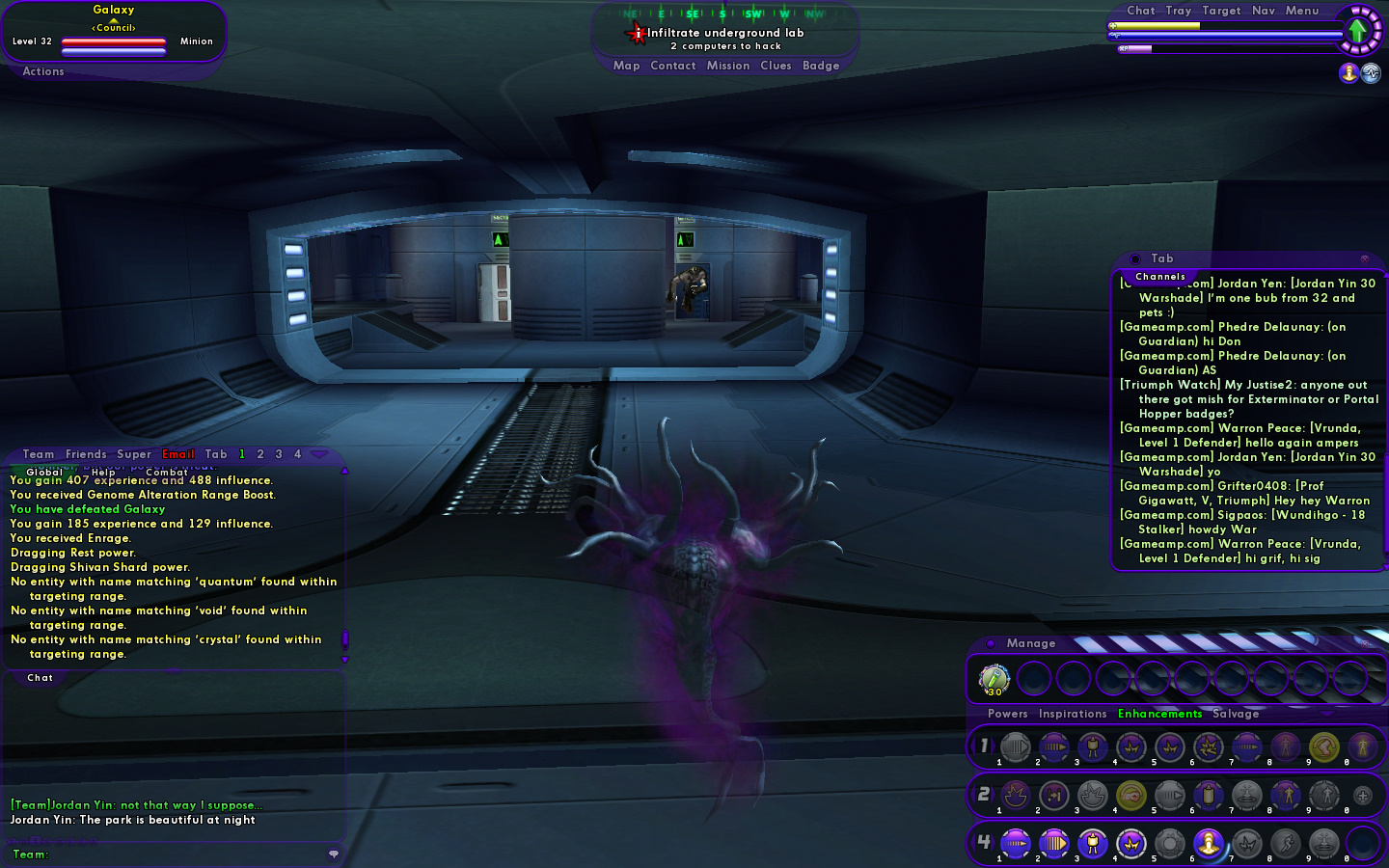Toggle the Chat window from top bar

1140,11
